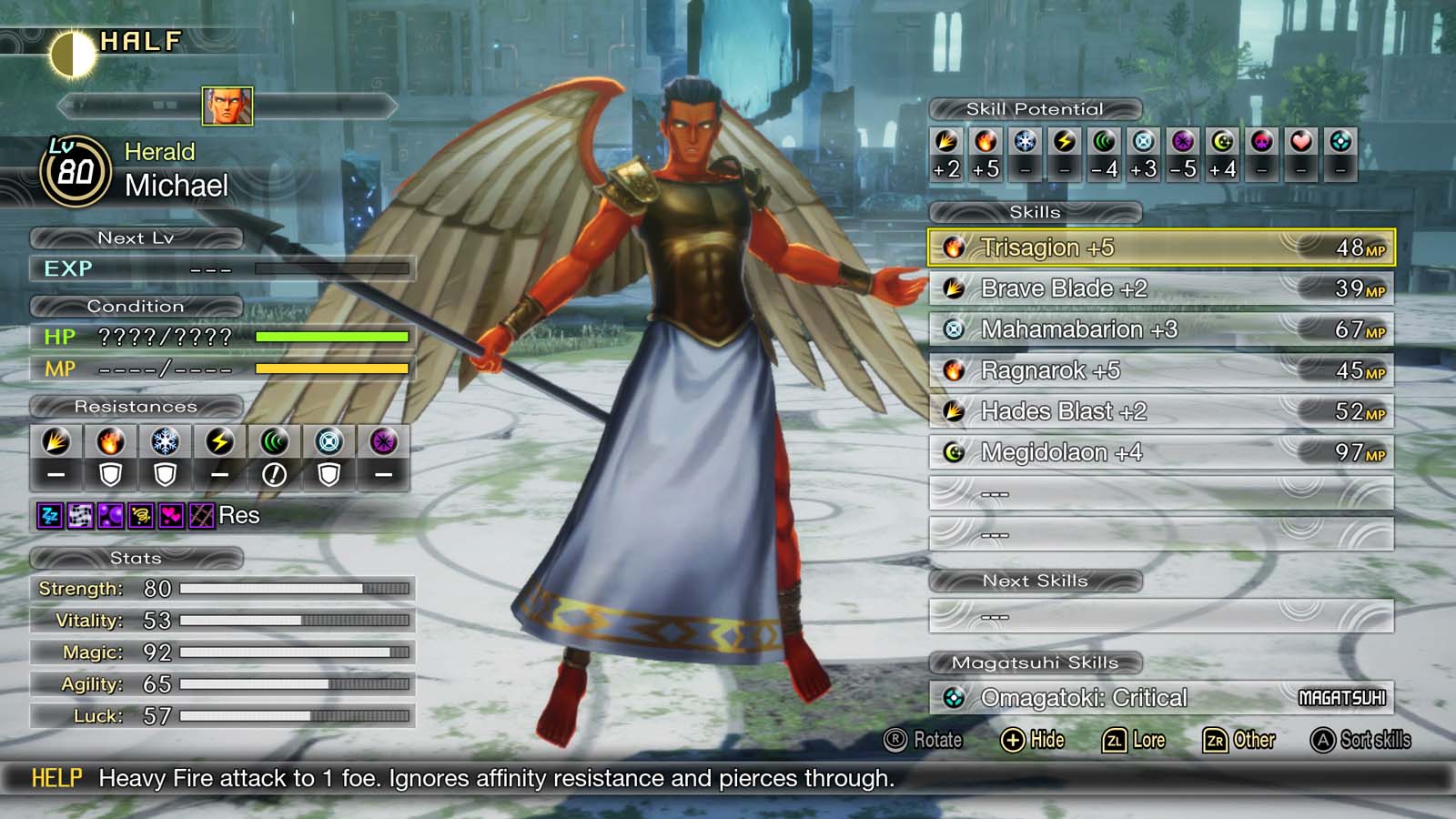Click the Omagatoki: Critical skill icon
Screen dimensions: 1456x819
[953, 697]
